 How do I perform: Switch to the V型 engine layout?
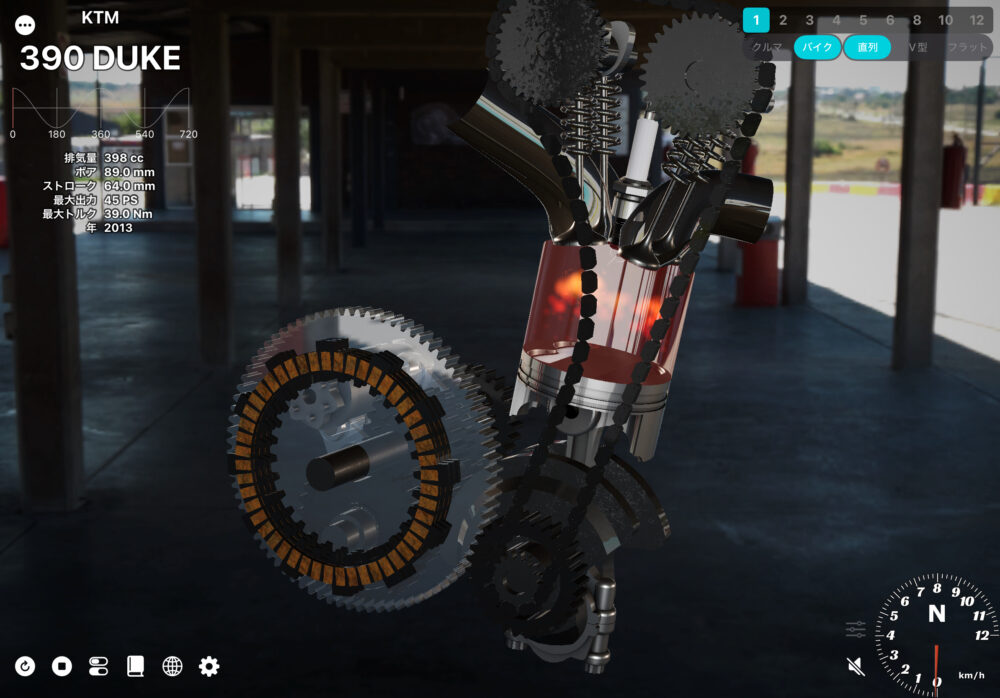tap(918, 47)
